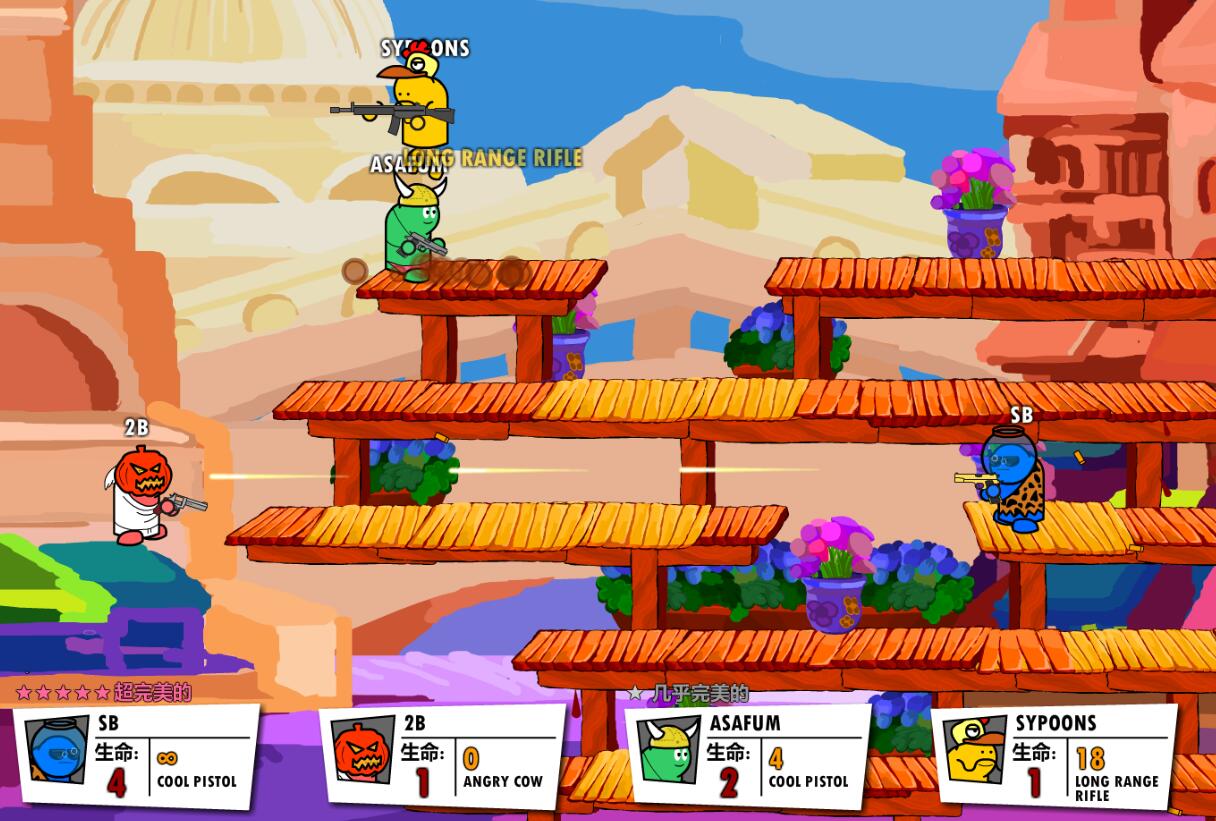The width and height of the screenshot is (1216, 821).
Task: Select SB's blue fishbowl portrait
Action: click(57, 752)
